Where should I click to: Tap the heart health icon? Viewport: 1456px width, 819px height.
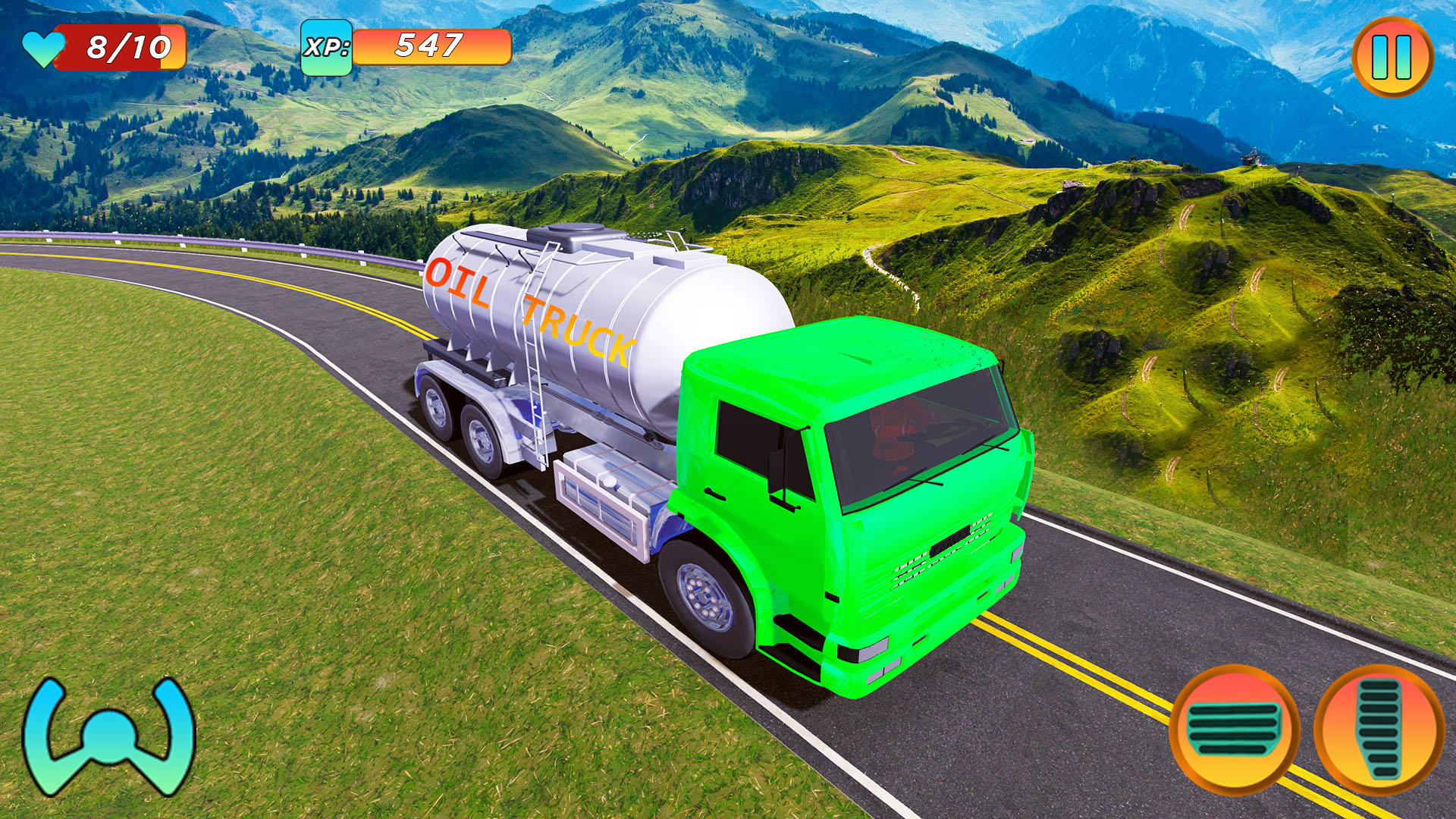43,47
